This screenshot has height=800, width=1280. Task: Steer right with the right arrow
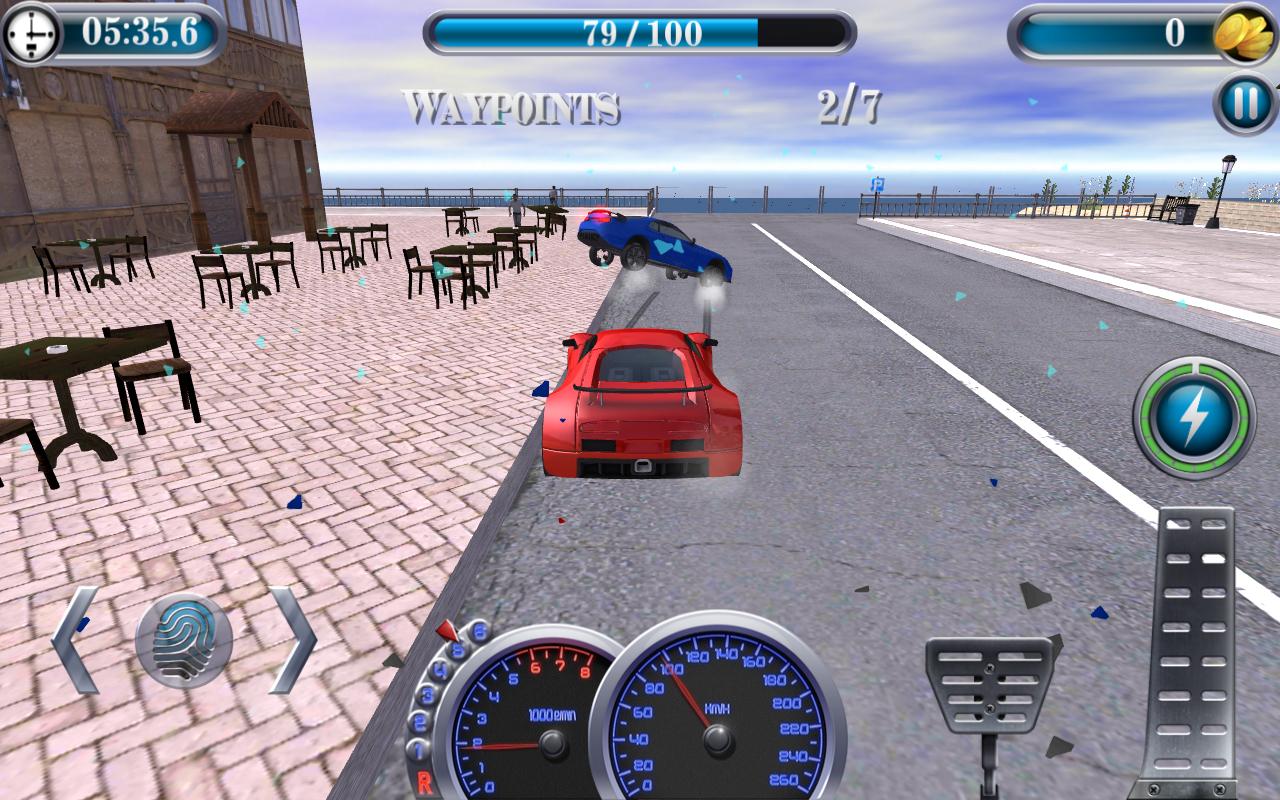[x=292, y=640]
